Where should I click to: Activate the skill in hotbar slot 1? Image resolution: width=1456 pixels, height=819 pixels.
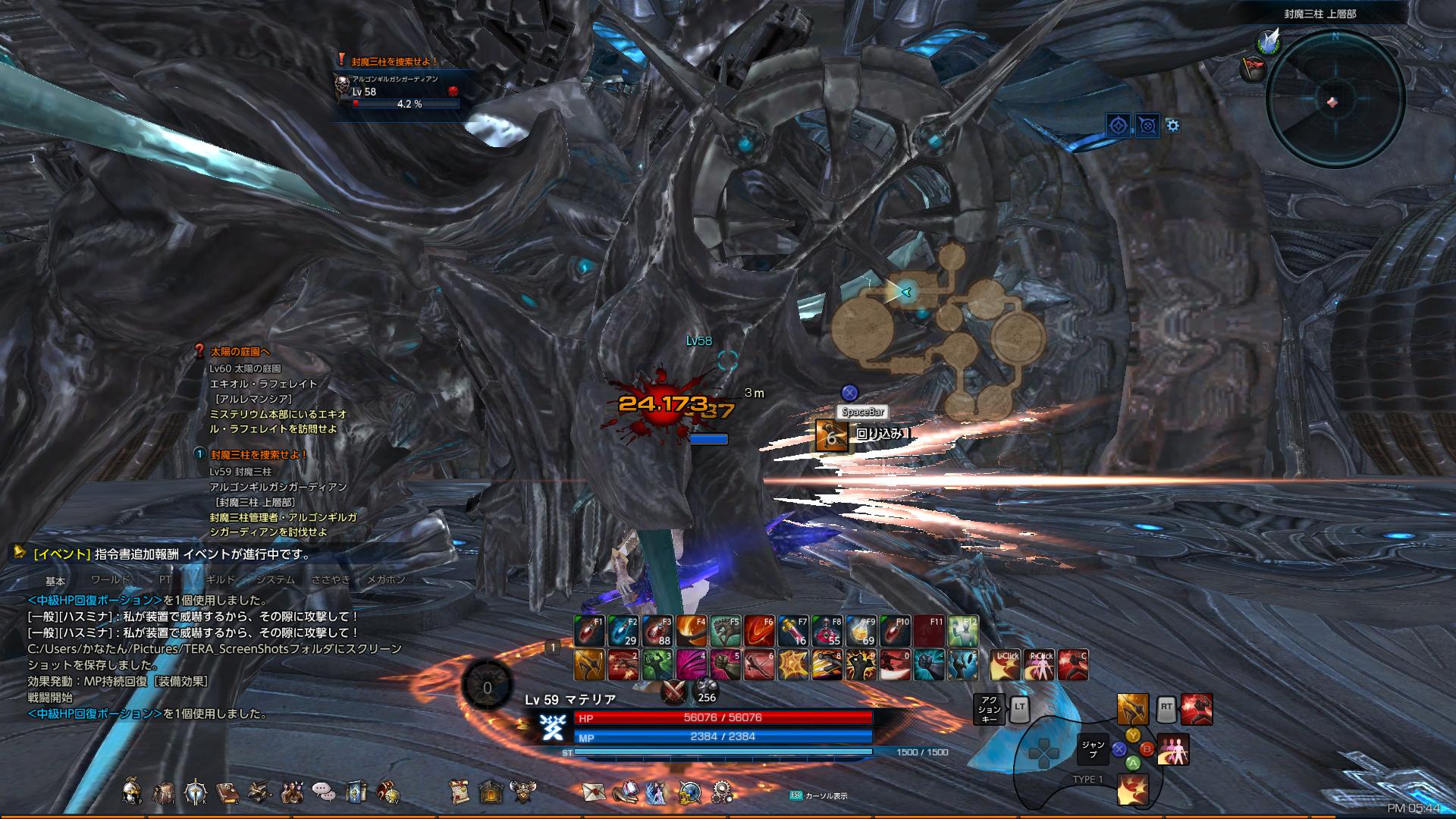click(x=588, y=665)
